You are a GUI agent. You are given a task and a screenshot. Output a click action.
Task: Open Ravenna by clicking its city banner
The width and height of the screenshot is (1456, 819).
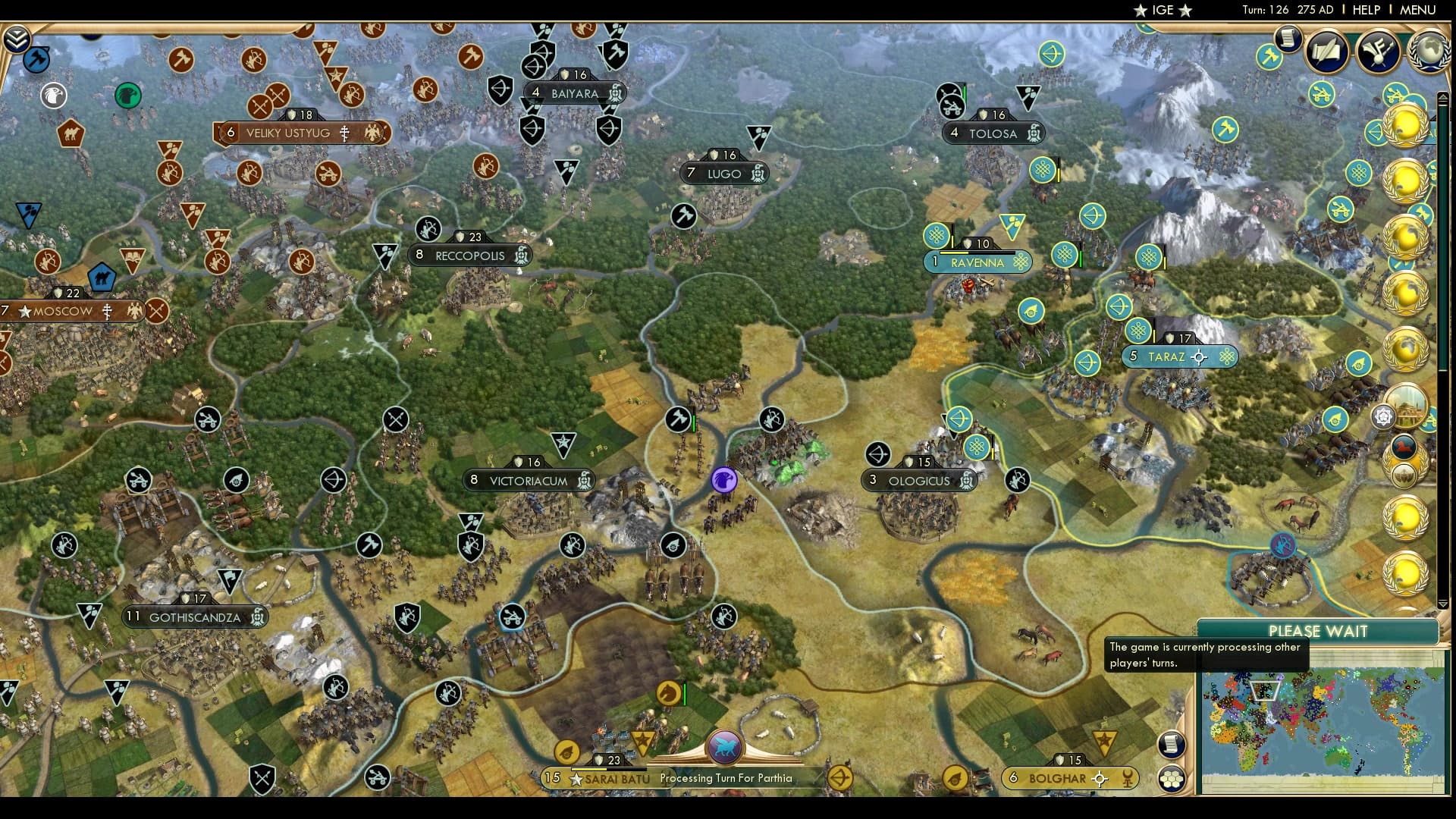(x=978, y=262)
